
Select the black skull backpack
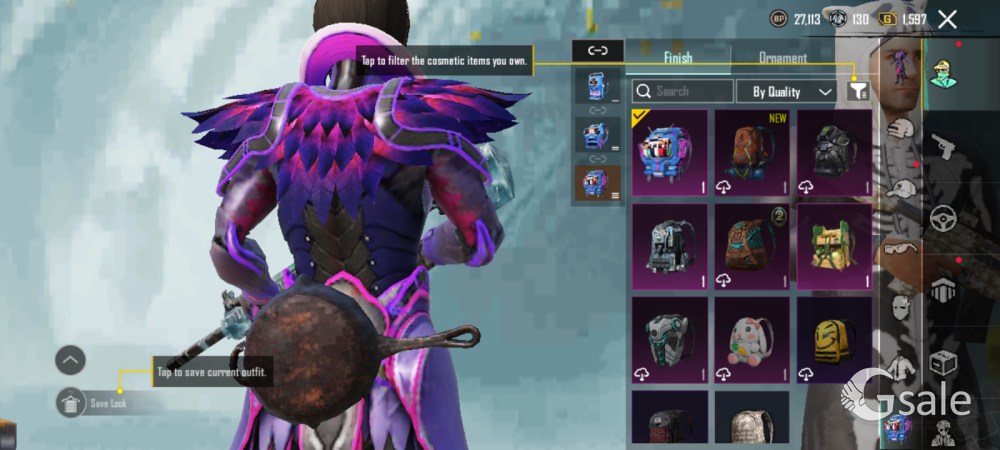click(x=834, y=152)
